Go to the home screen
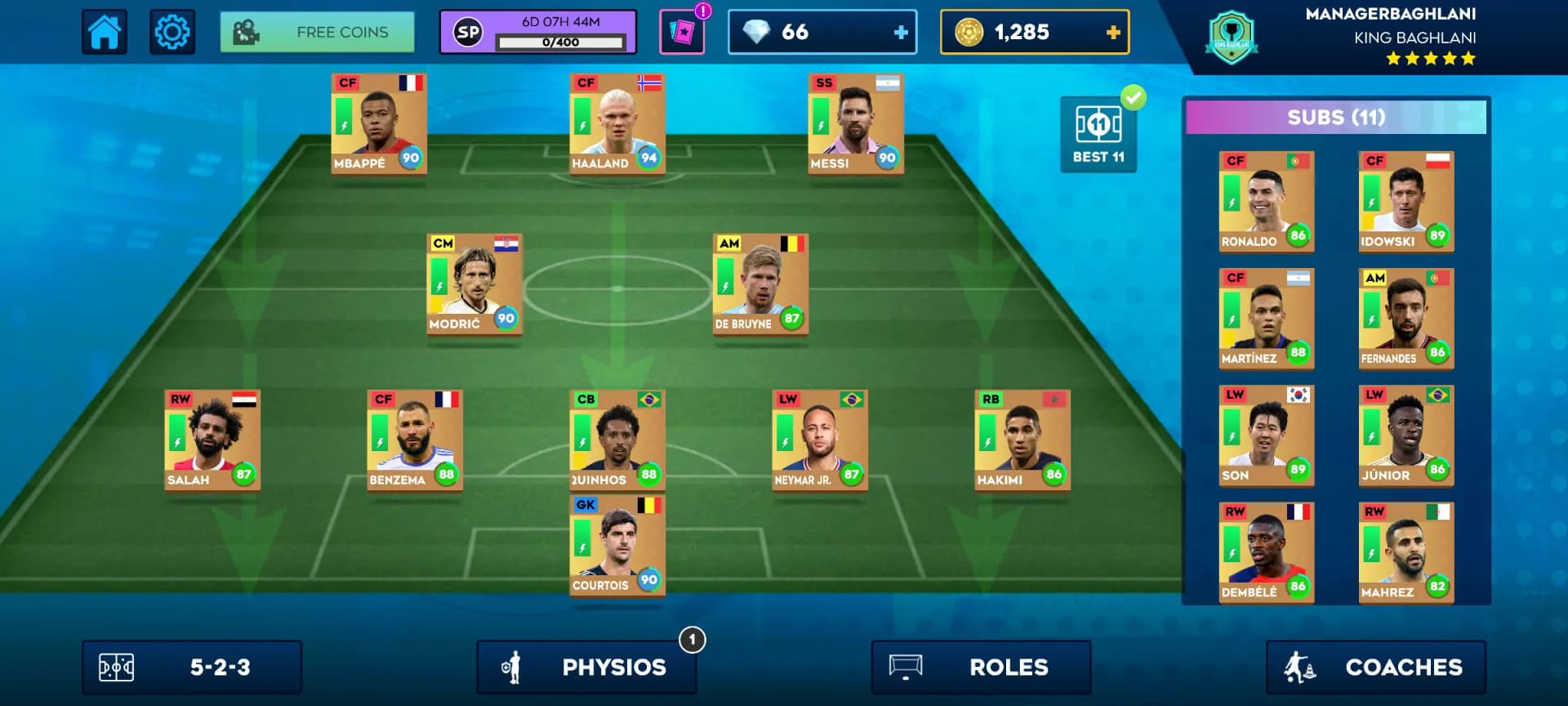 point(105,33)
